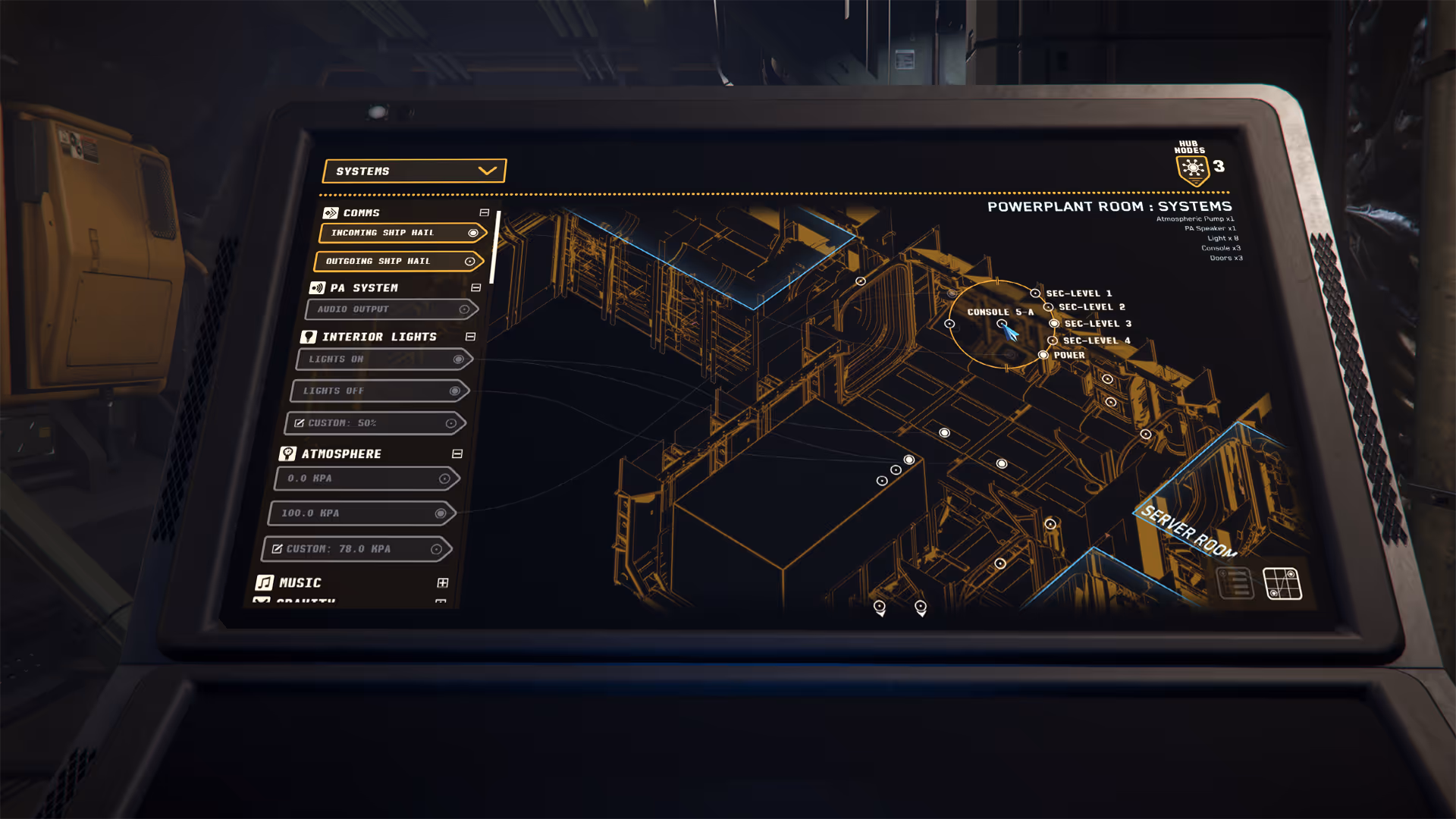Screen dimensions: 1456x819
Task: Toggle Power node for Console 5-A
Action: [1044, 355]
